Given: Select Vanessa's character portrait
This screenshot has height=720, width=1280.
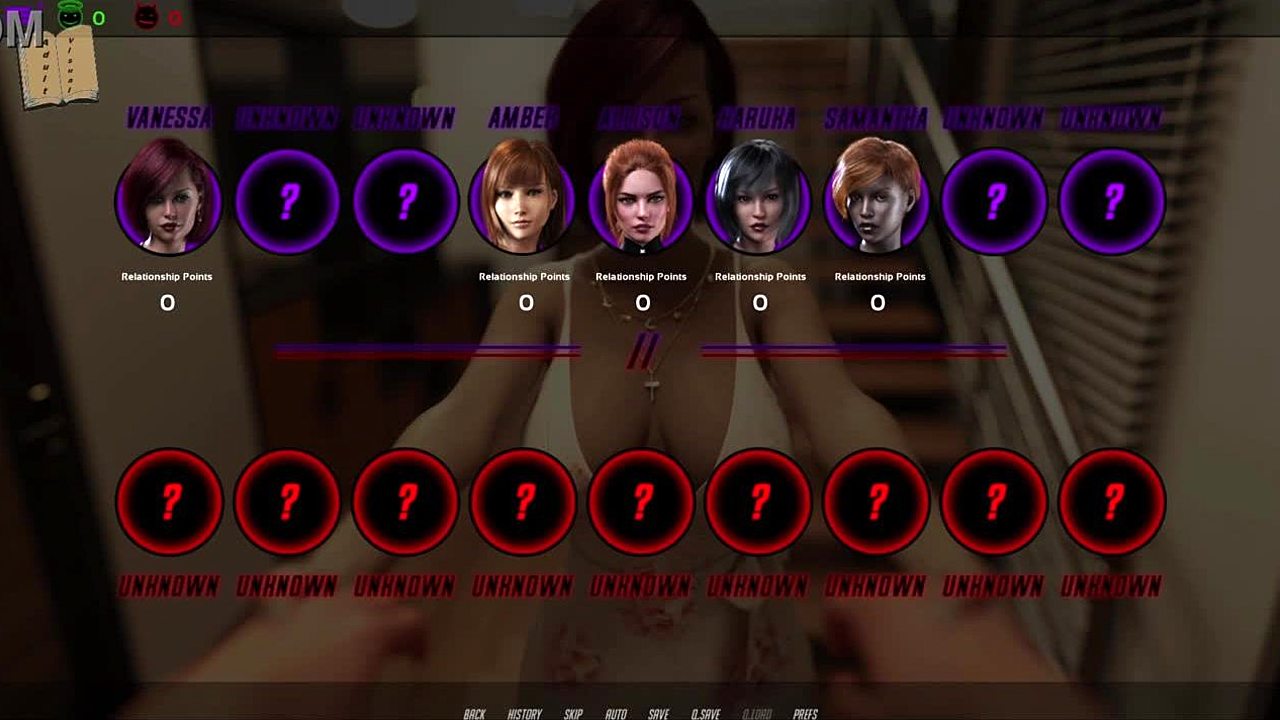Looking at the screenshot, I should [168, 201].
